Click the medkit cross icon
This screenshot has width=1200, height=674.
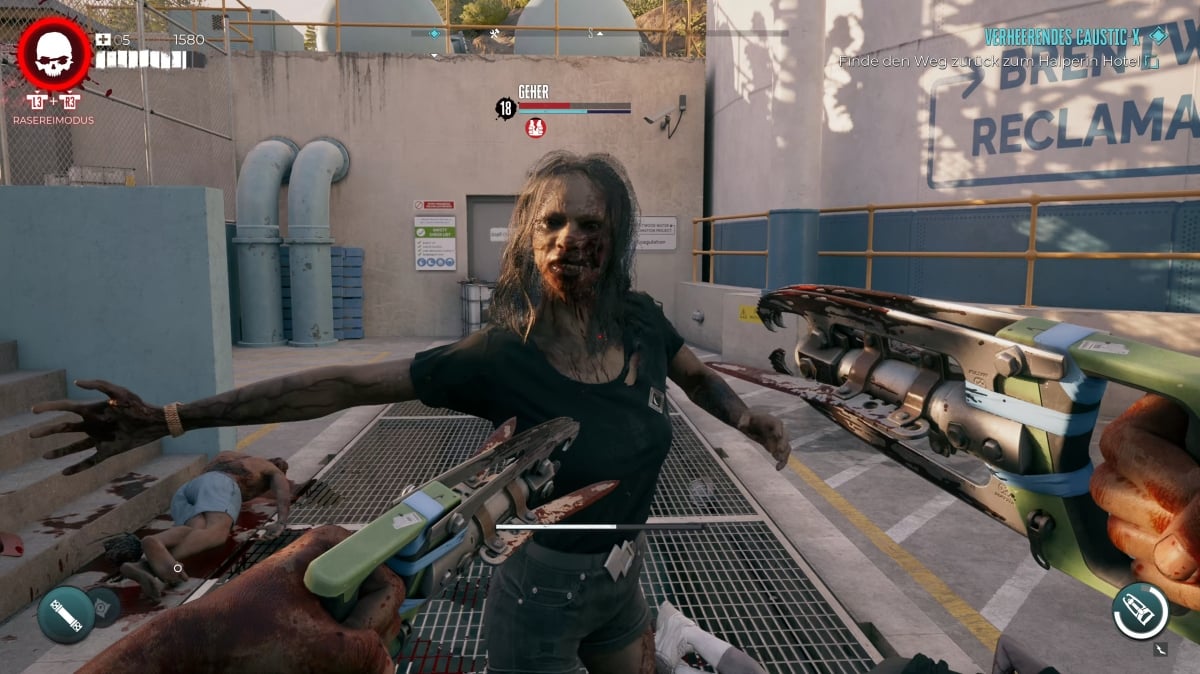point(103,40)
